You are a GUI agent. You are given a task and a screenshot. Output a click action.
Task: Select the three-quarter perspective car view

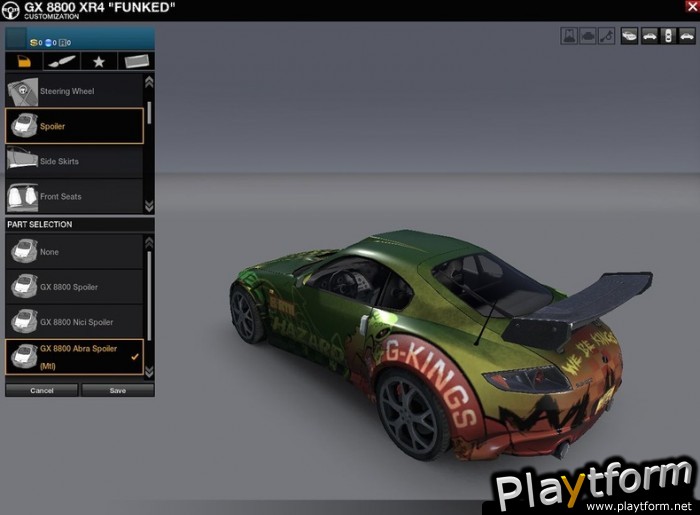click(x=629, y=36)
